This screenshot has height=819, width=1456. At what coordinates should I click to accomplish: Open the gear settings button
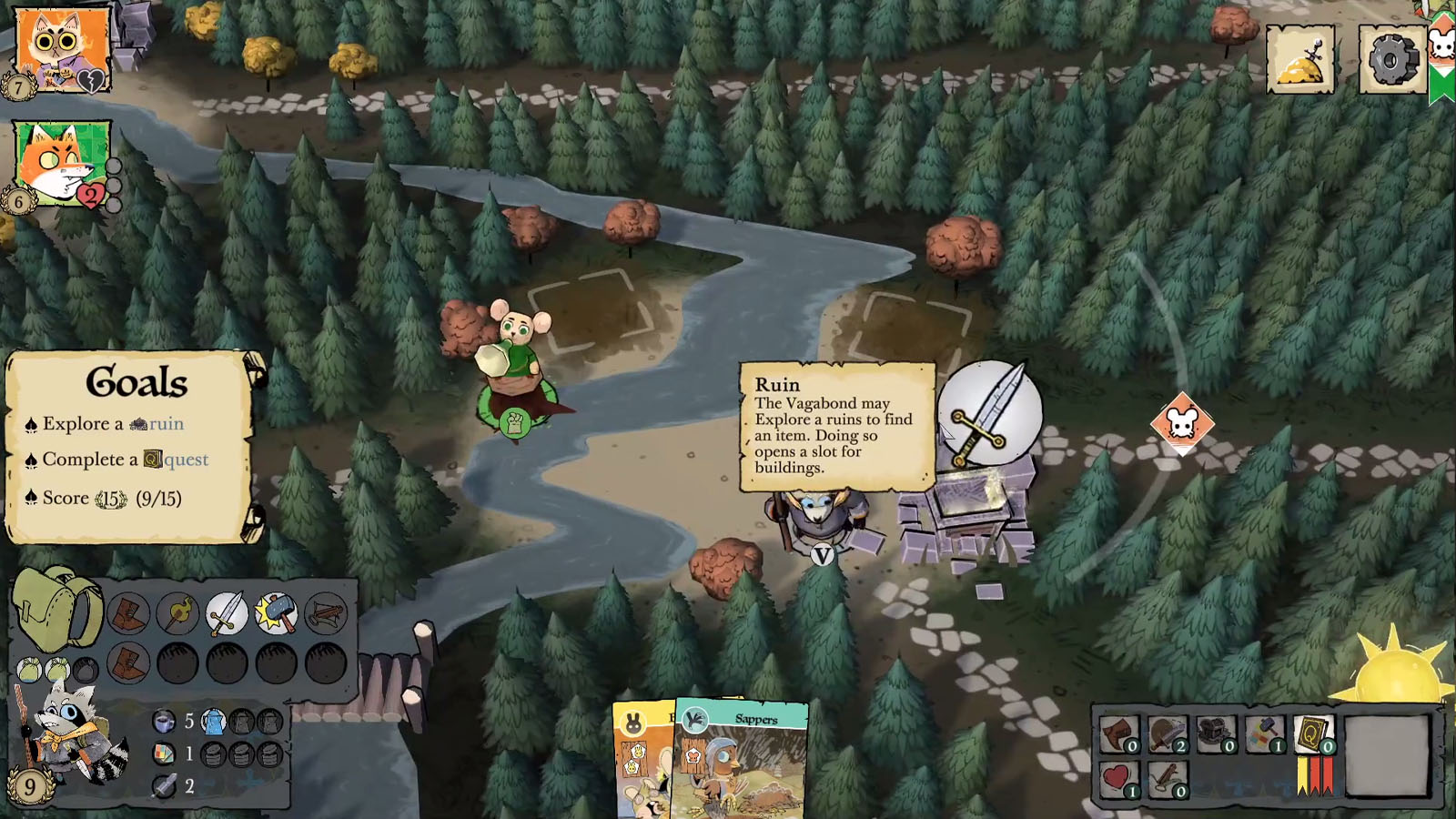(1391, 60)
